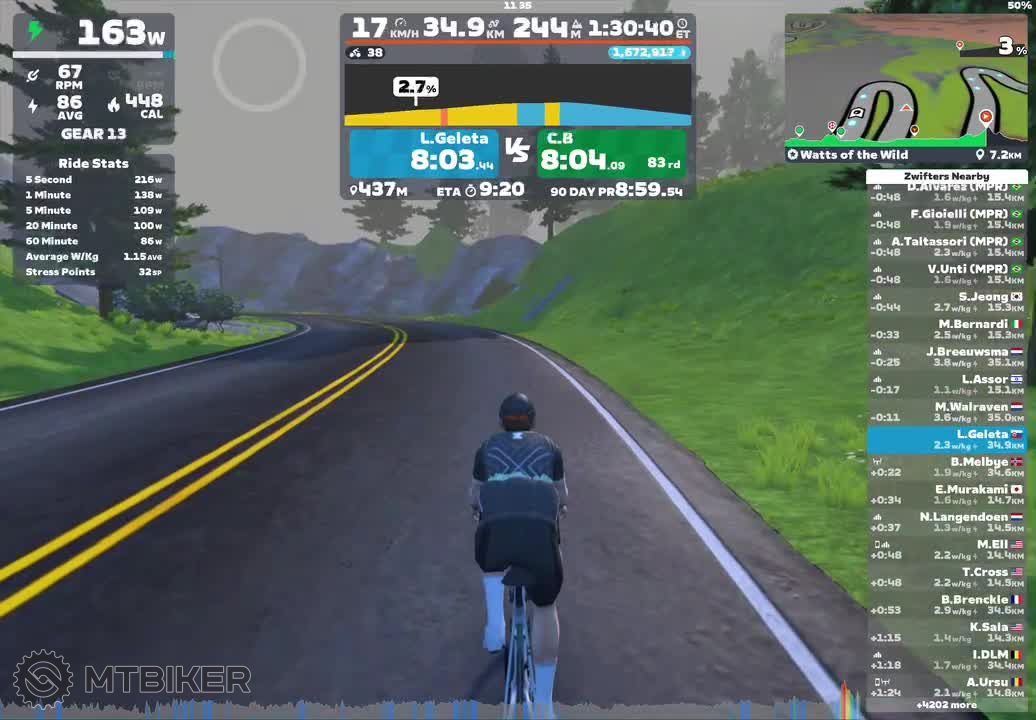Viewport: 1036px width, 720px height.
Task: Click A.Taltassori in the Zwifters Nearby list
Action: coord(946,246)
